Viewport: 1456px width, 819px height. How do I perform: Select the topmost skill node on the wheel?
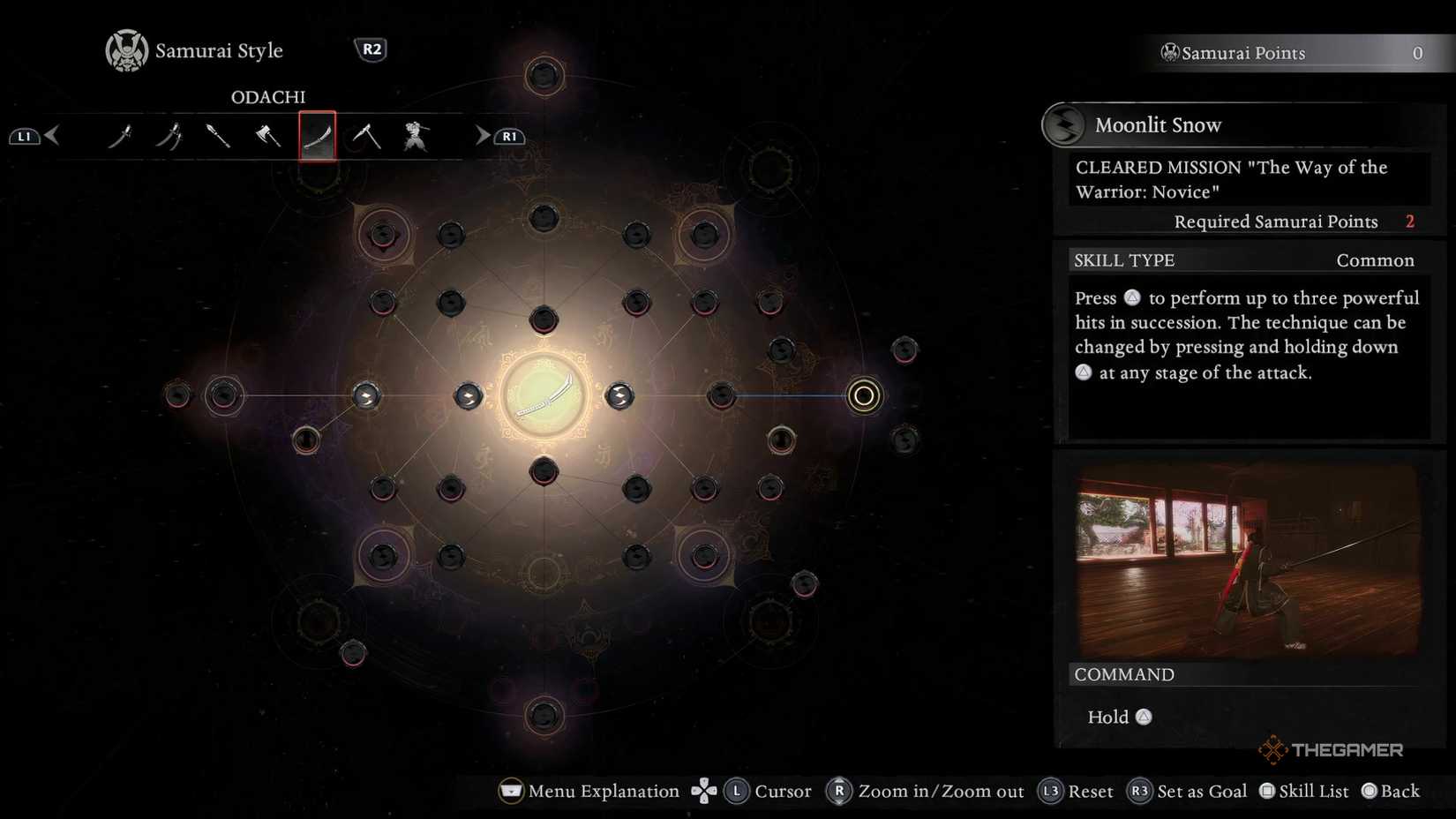pos(544,76)
